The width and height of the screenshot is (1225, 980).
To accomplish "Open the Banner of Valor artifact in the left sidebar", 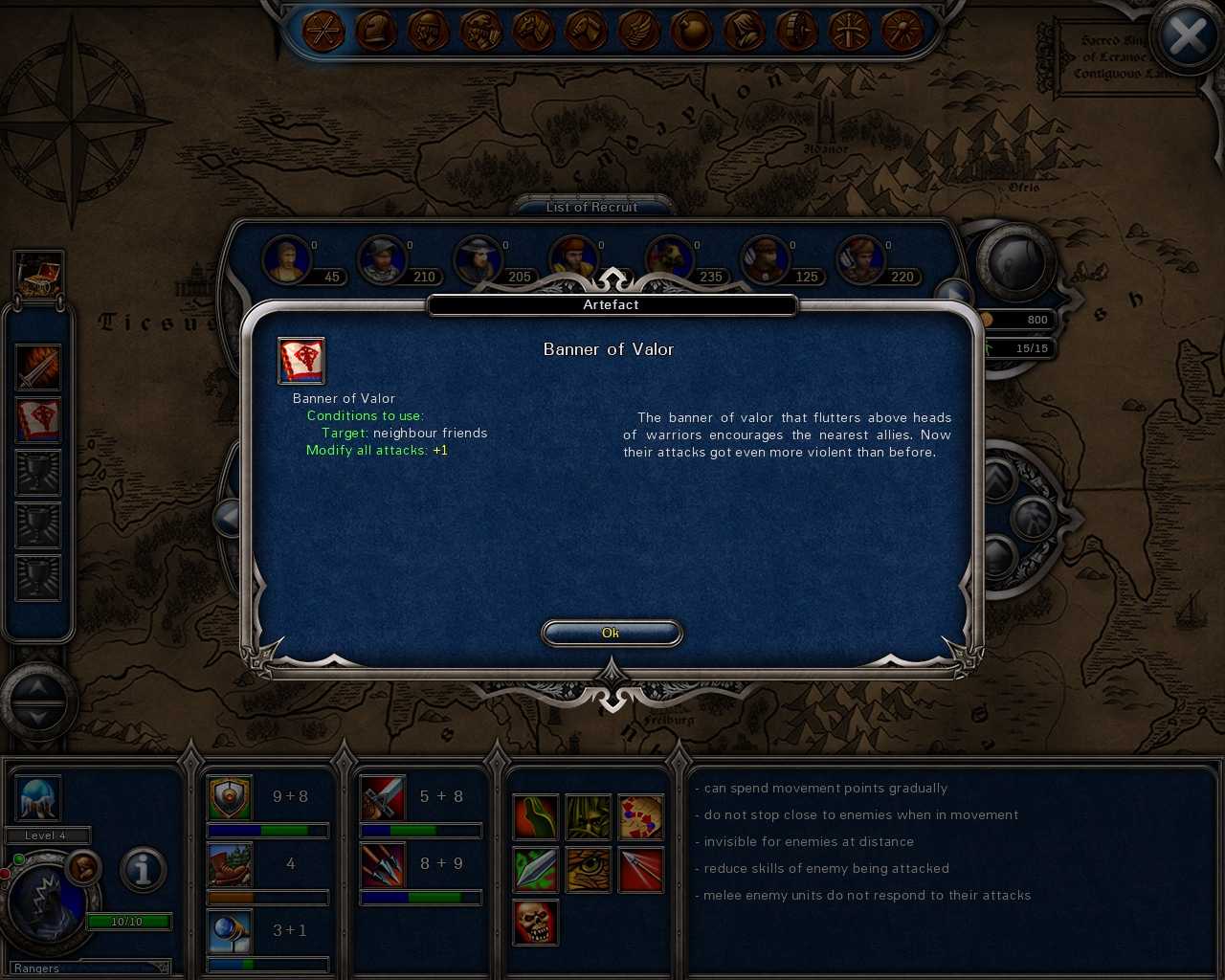I will click(x=38, y=420).
